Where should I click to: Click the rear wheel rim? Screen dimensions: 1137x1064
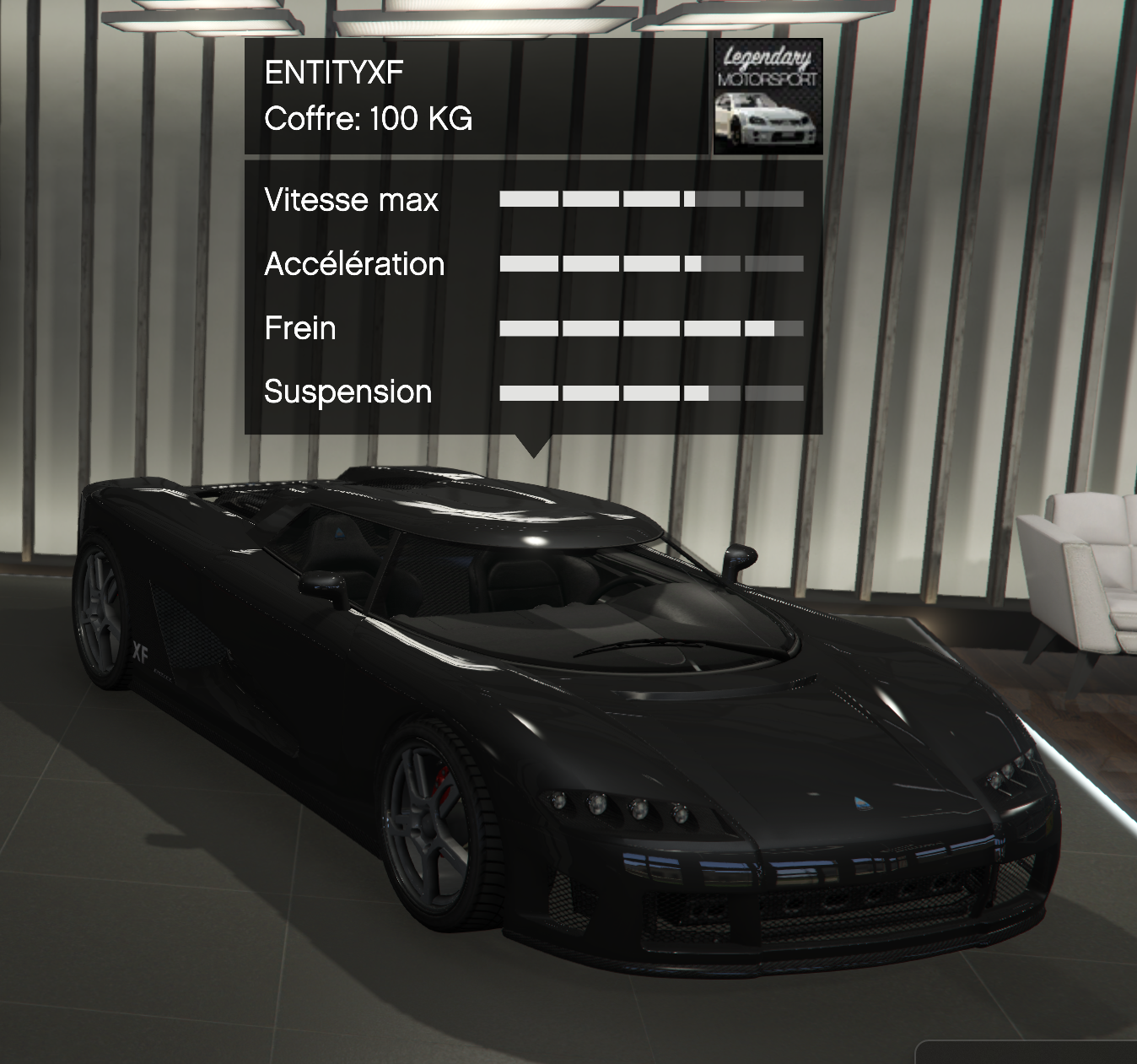[100, 612]
